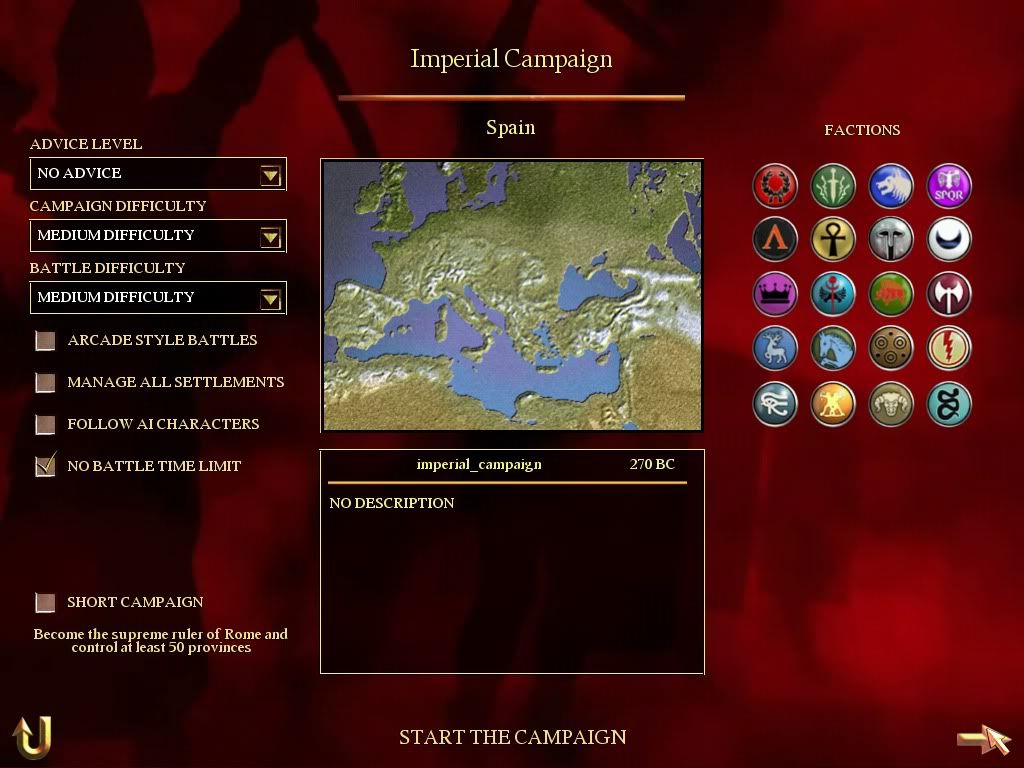1024x768 pixels.
Task: Select the purple SPQR faction
Action: [948, 186]
